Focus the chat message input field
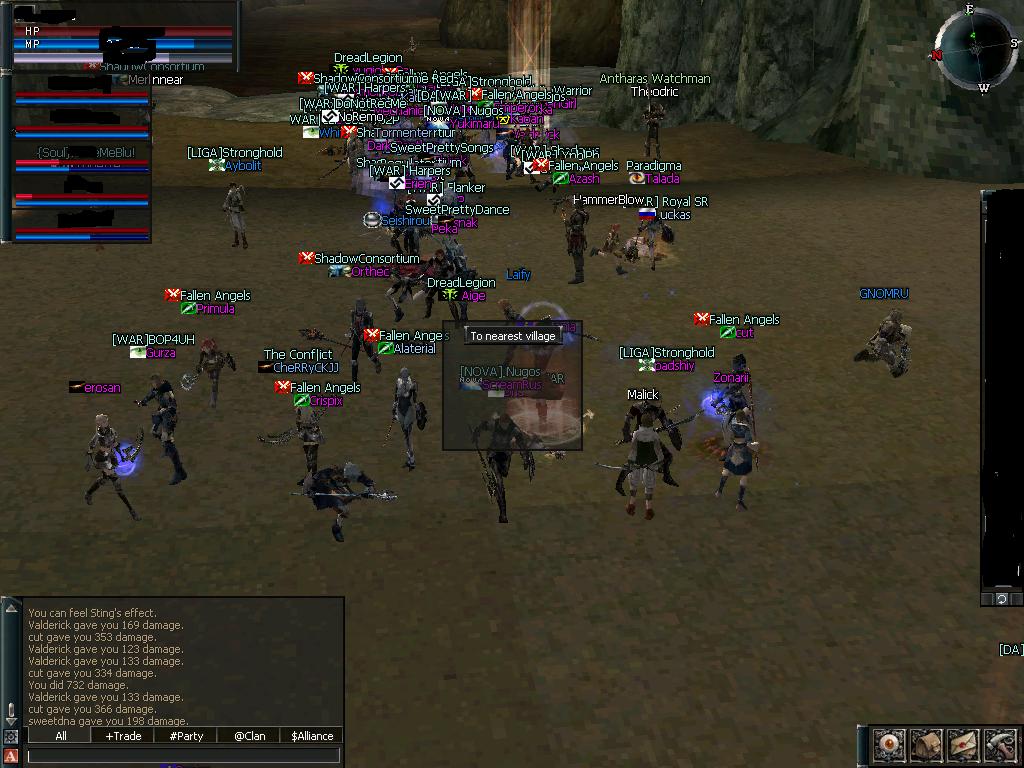 pos(185,756)
